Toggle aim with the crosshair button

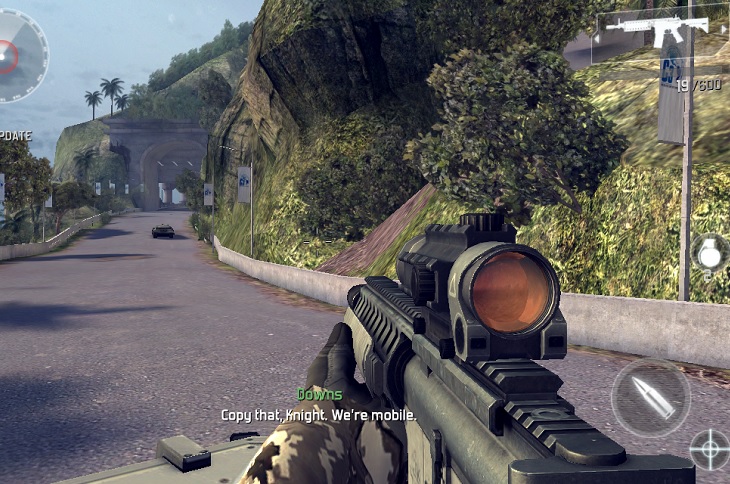(x=710, y=449)
